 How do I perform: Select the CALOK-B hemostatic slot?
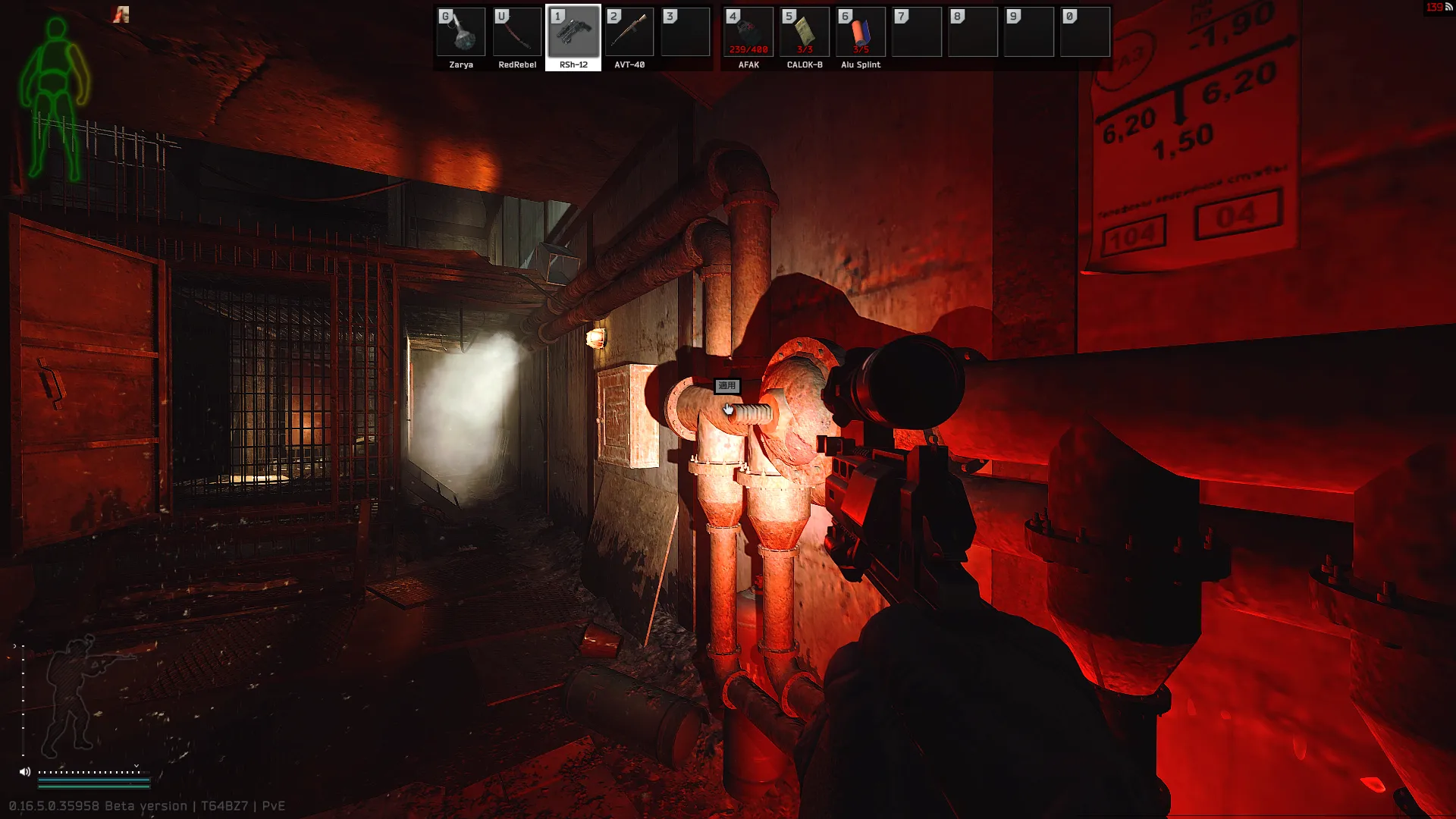tap(805, 33)
